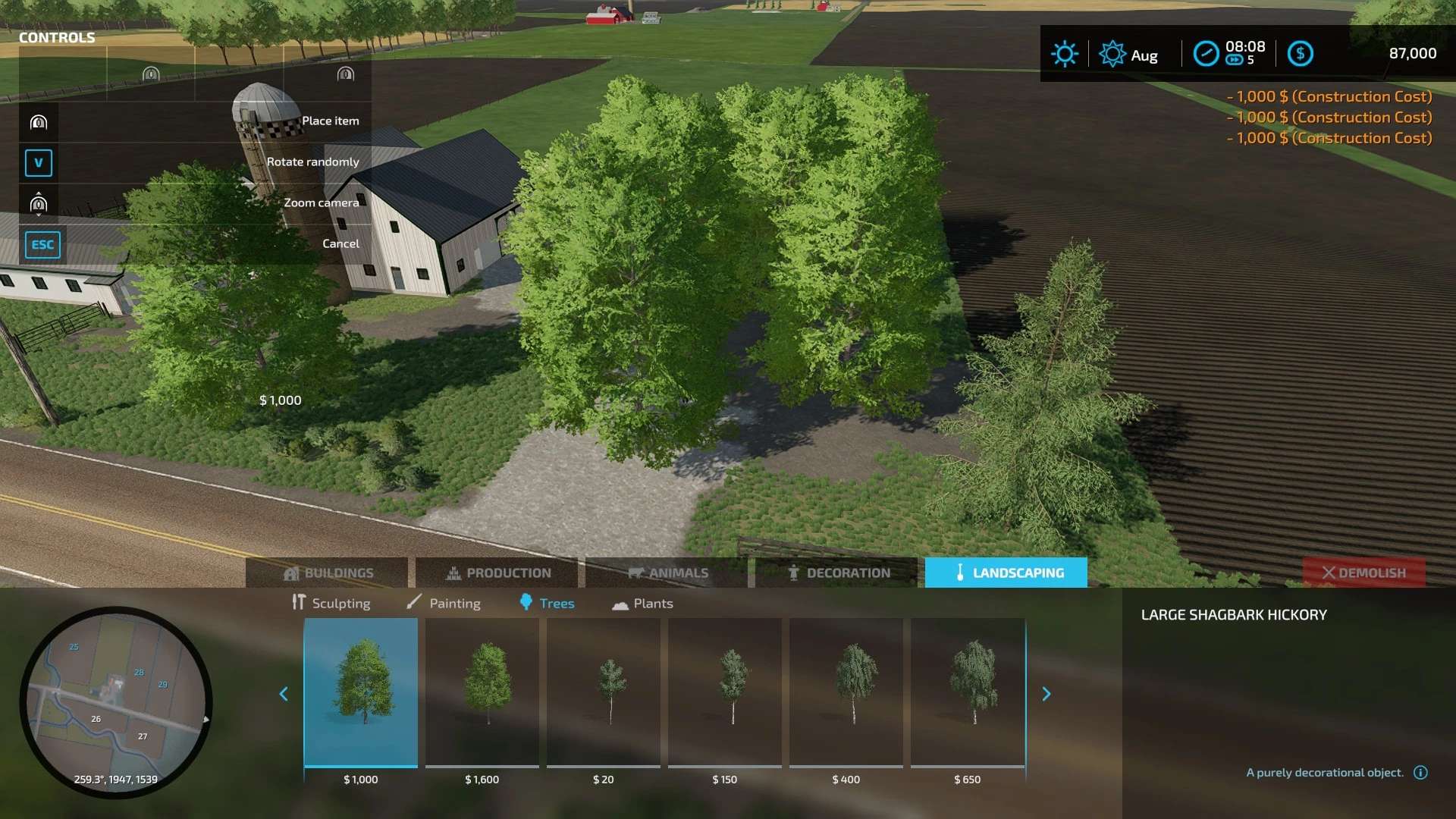Show the Plants subcategory
The image size is (1456, 819).
click(642, 603)
